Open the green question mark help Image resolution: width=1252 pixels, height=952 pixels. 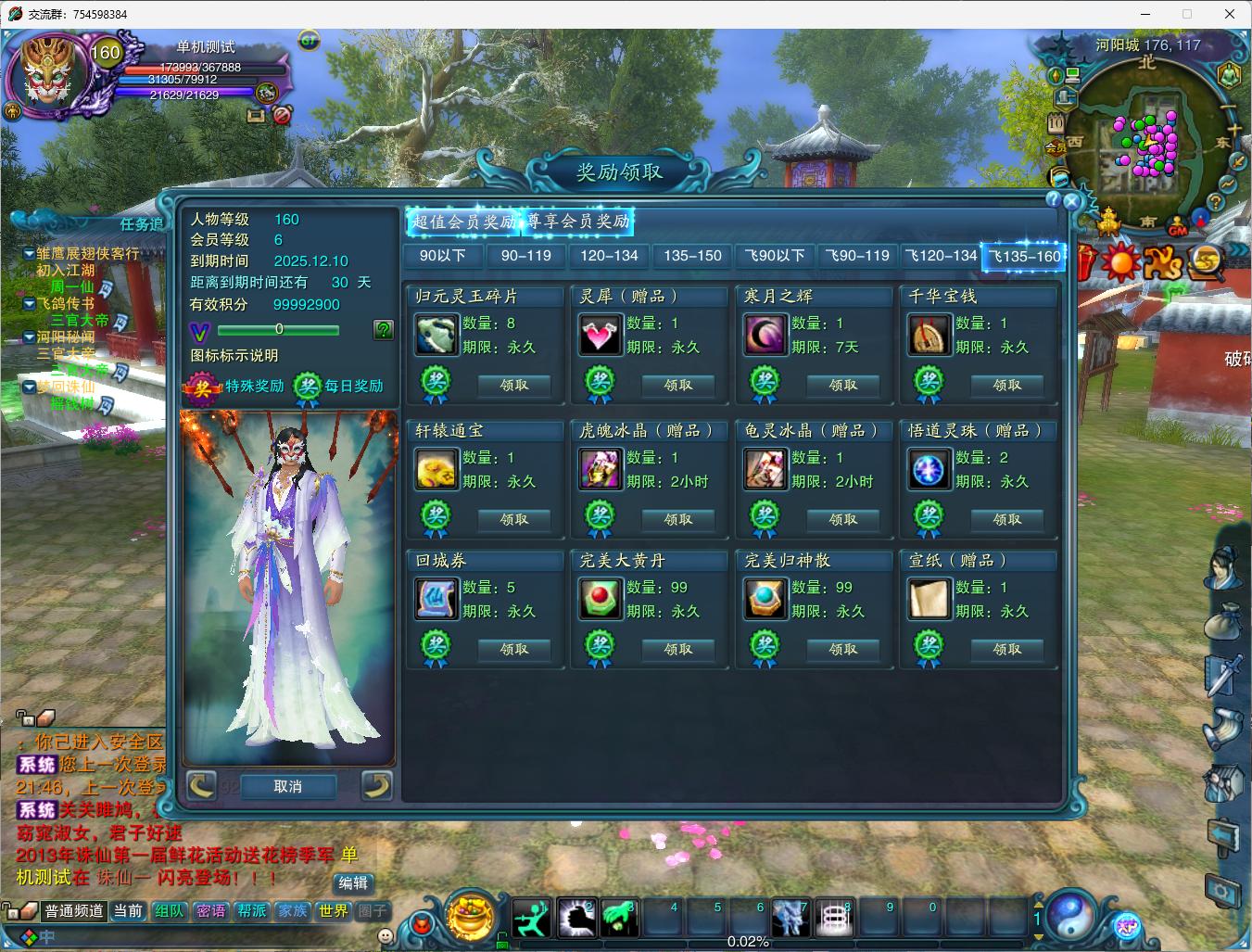(x=383, y=329)
